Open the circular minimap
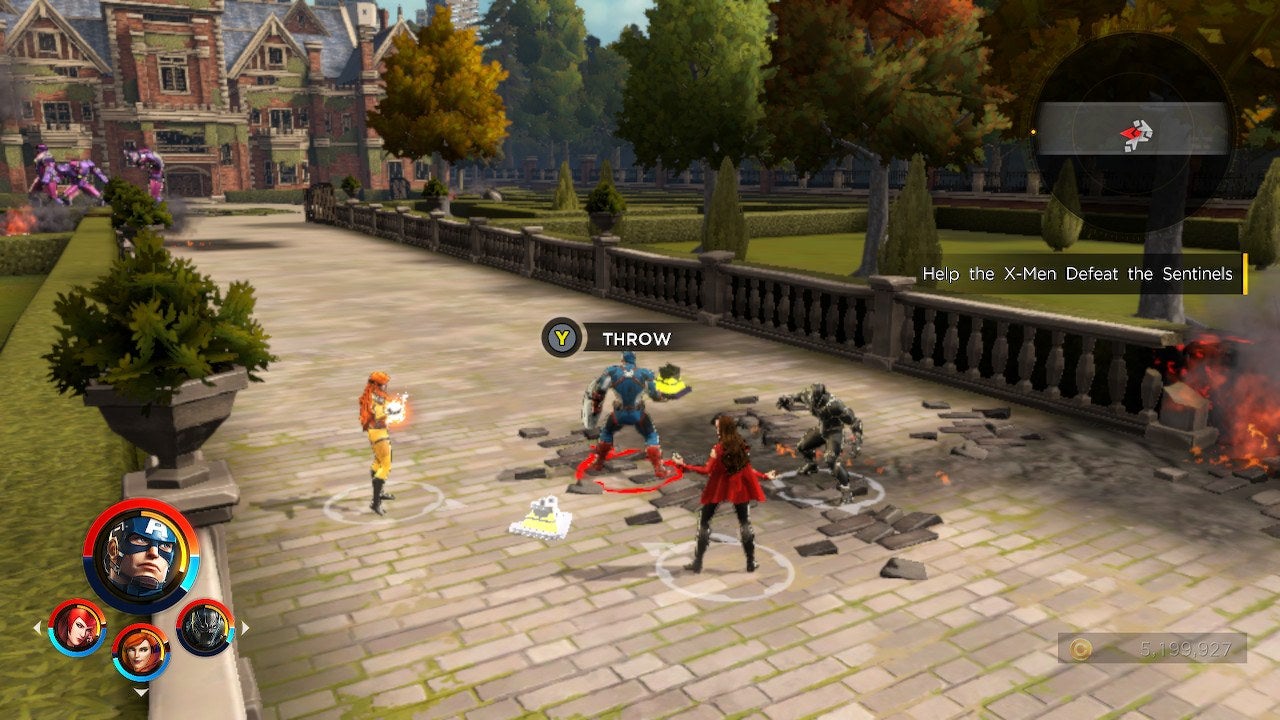Screen dimensions: 1280x720 (x=1132, y=131)
